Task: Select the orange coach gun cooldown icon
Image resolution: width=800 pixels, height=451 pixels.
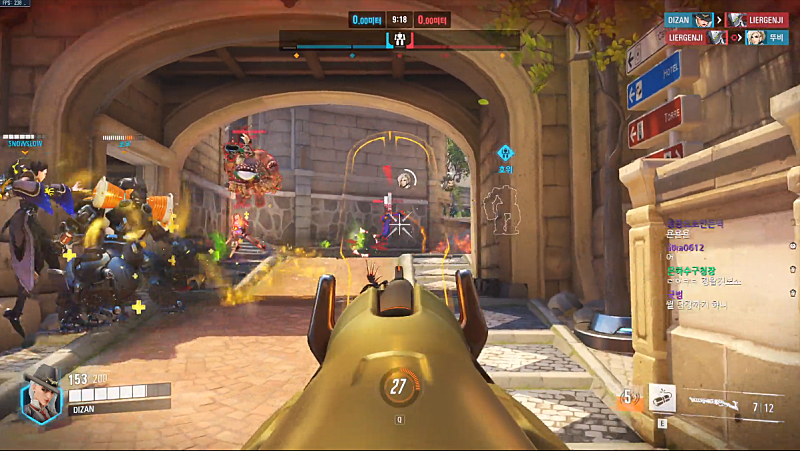Action: pyautogui.click(x=629, y=398)
